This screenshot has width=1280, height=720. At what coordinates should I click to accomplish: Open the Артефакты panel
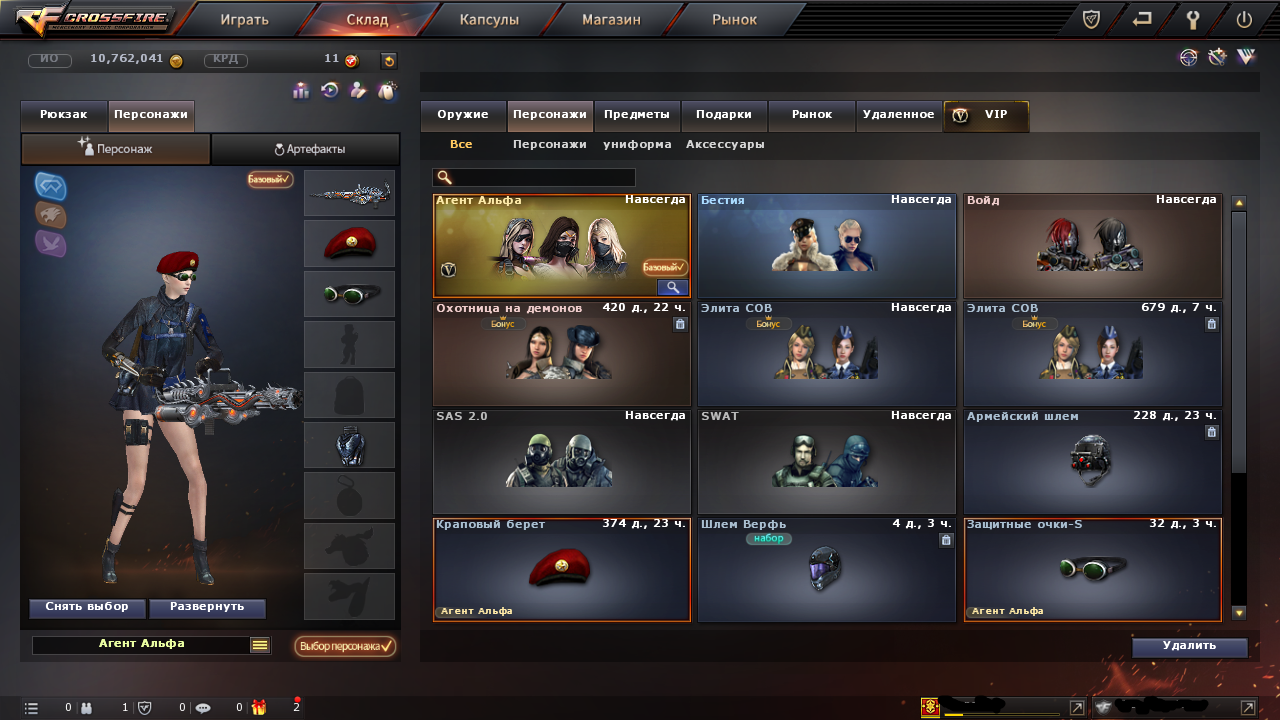(308, 149)
